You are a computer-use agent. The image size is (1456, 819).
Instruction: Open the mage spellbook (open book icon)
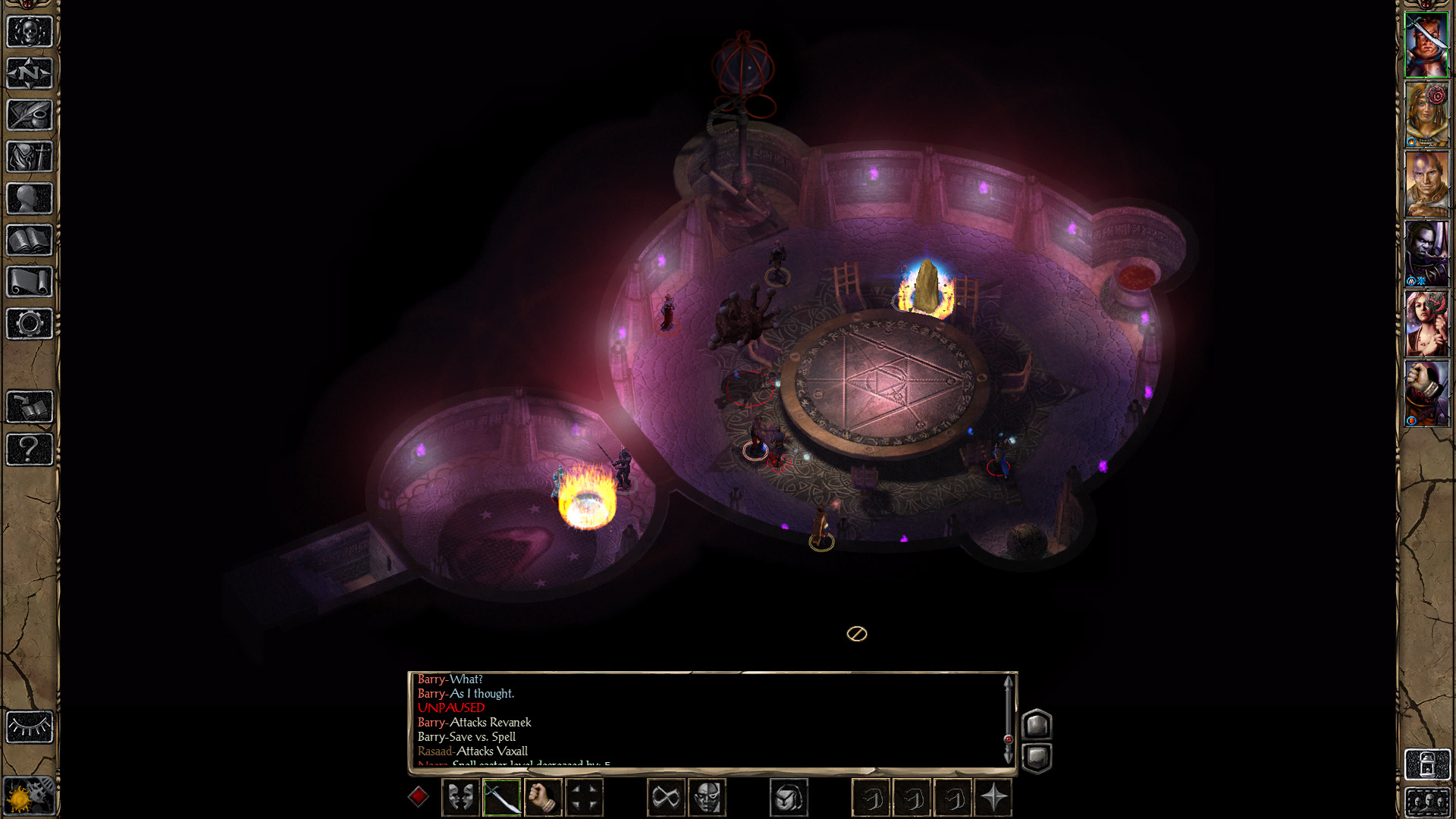[x=30, y=240]
